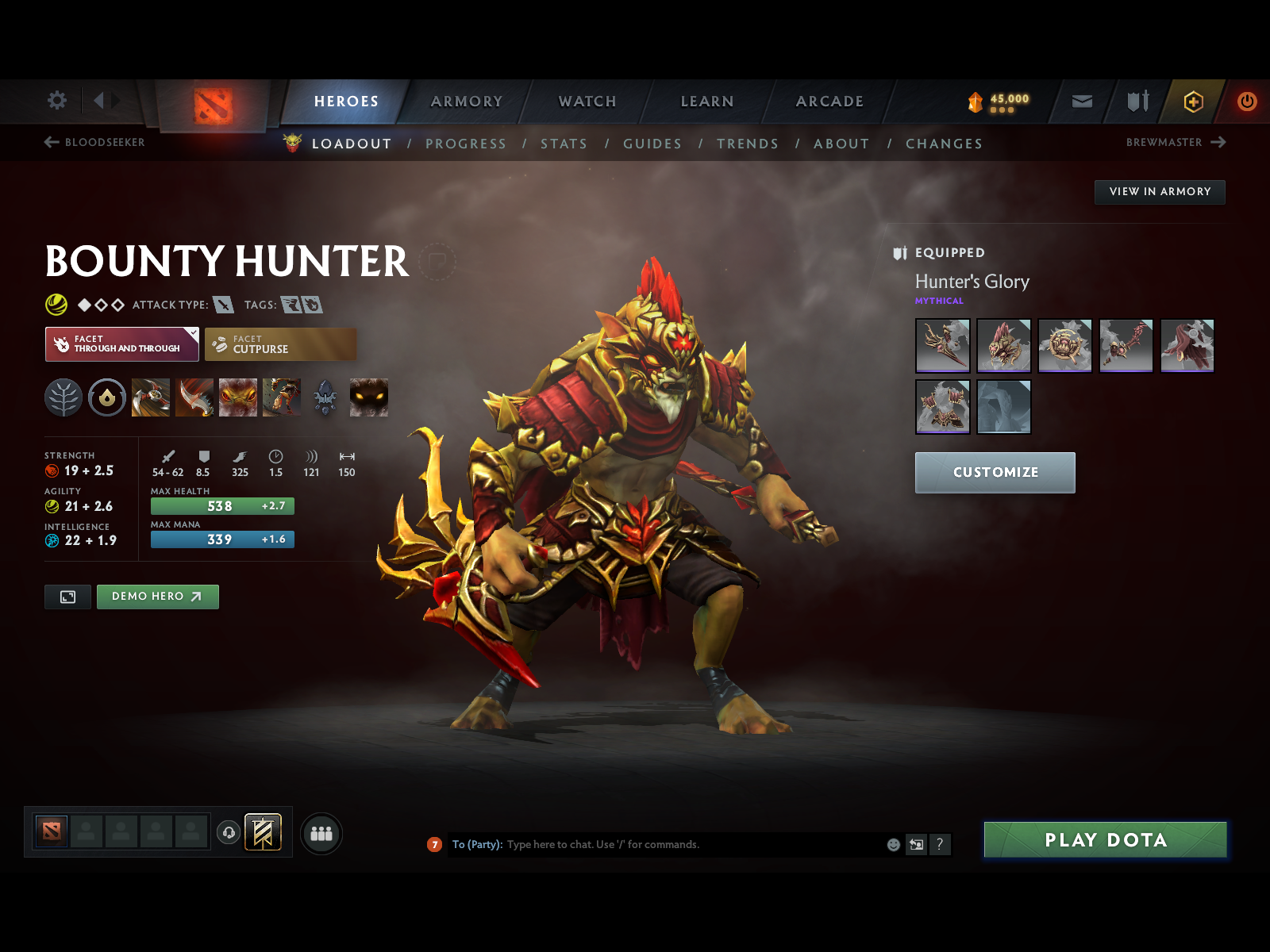Screen dimensions: 1270x952
Task: Open the Armory swords icon near Dota Plus
Action: [1137, 102]
